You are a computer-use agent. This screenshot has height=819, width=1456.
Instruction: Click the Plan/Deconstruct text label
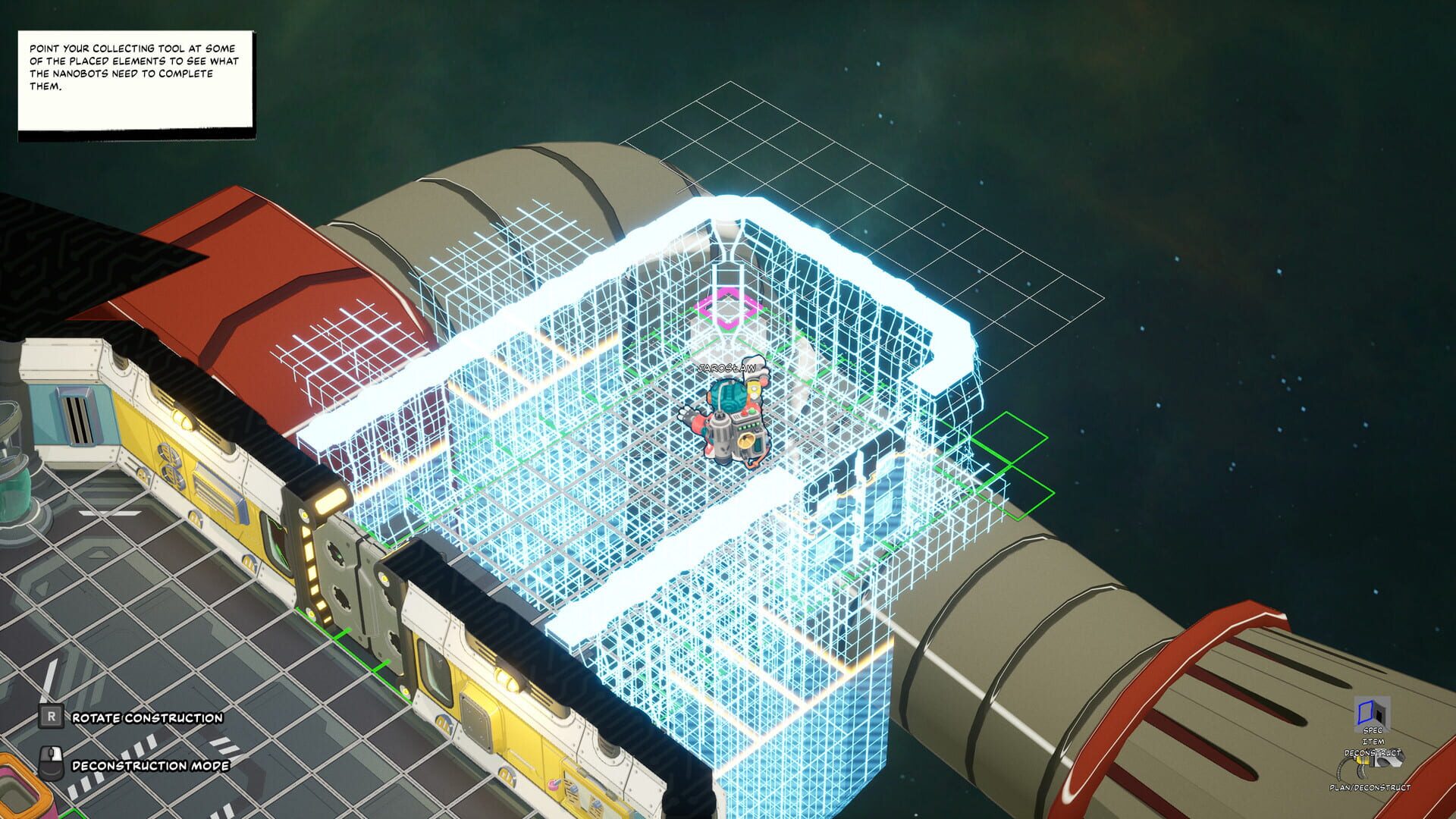click(1370, 787)
